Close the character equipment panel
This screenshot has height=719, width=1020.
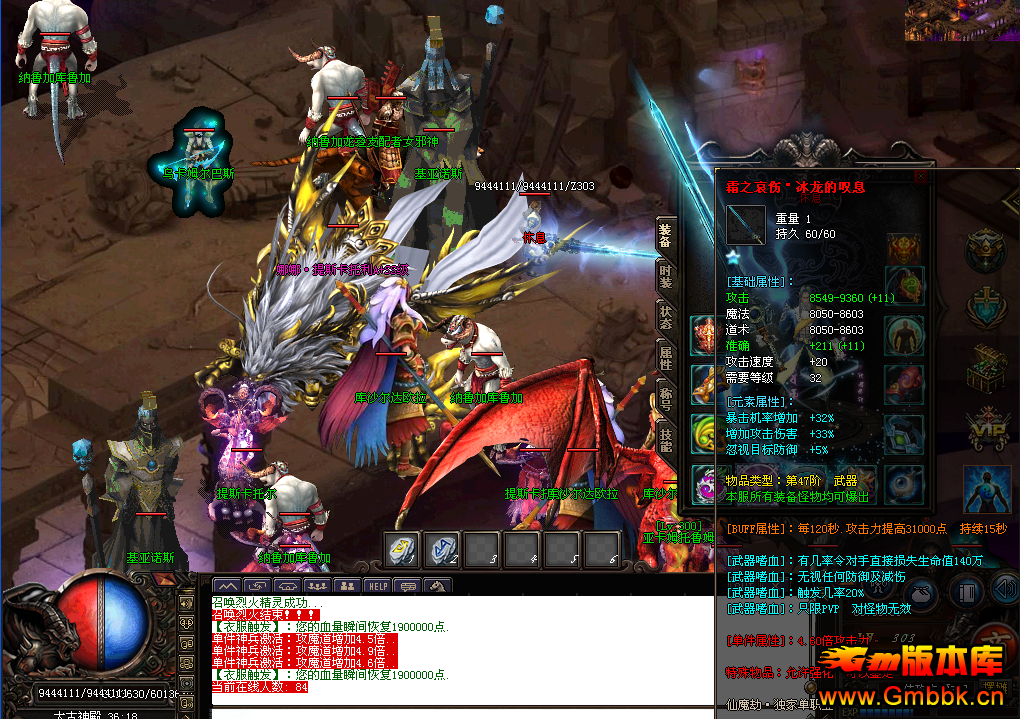pos(920,177)
